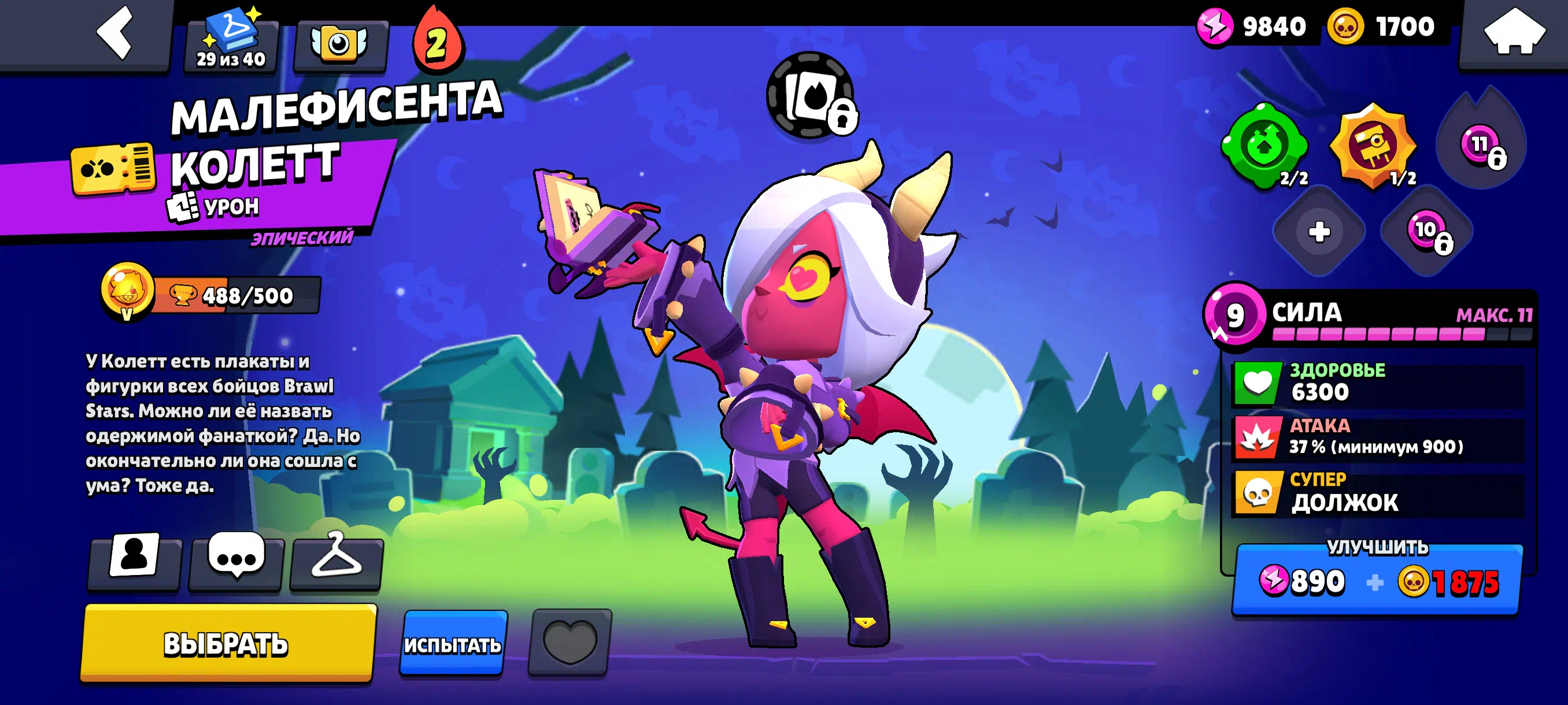Viewport: 1568px width, 705px height.
Task: Open the speech bubble pins button
Action: [236, 558]
